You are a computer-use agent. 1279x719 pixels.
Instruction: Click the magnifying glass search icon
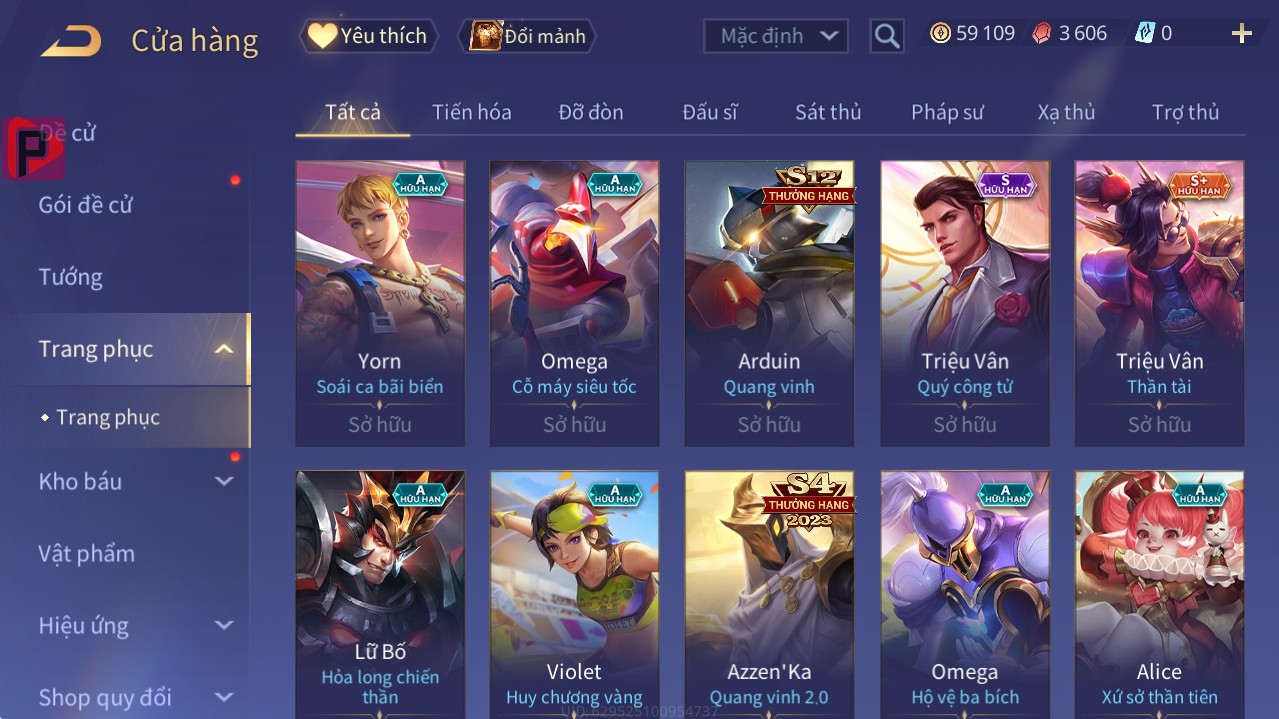tap(886, 36)
